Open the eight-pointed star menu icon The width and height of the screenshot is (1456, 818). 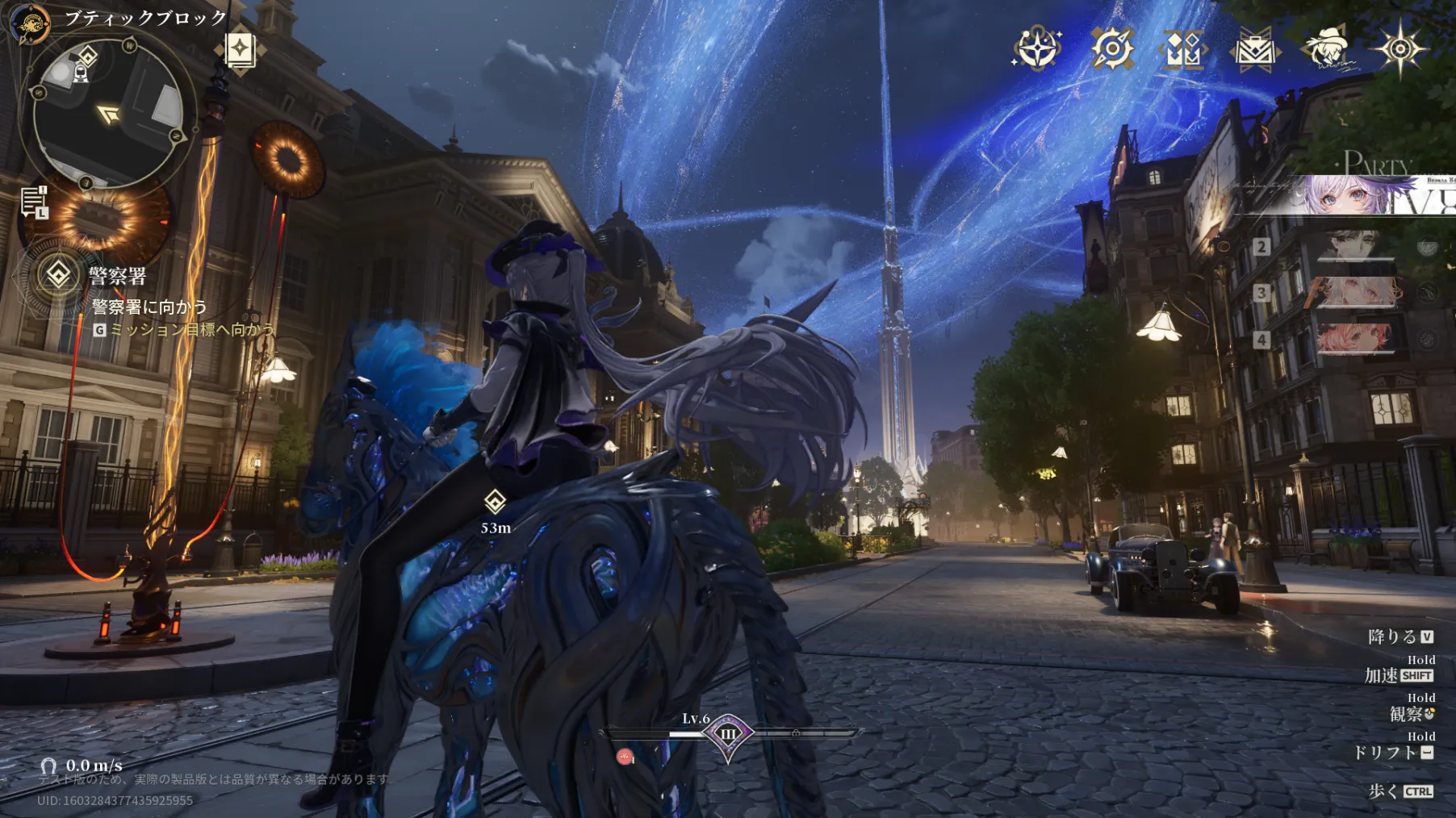1400,48
